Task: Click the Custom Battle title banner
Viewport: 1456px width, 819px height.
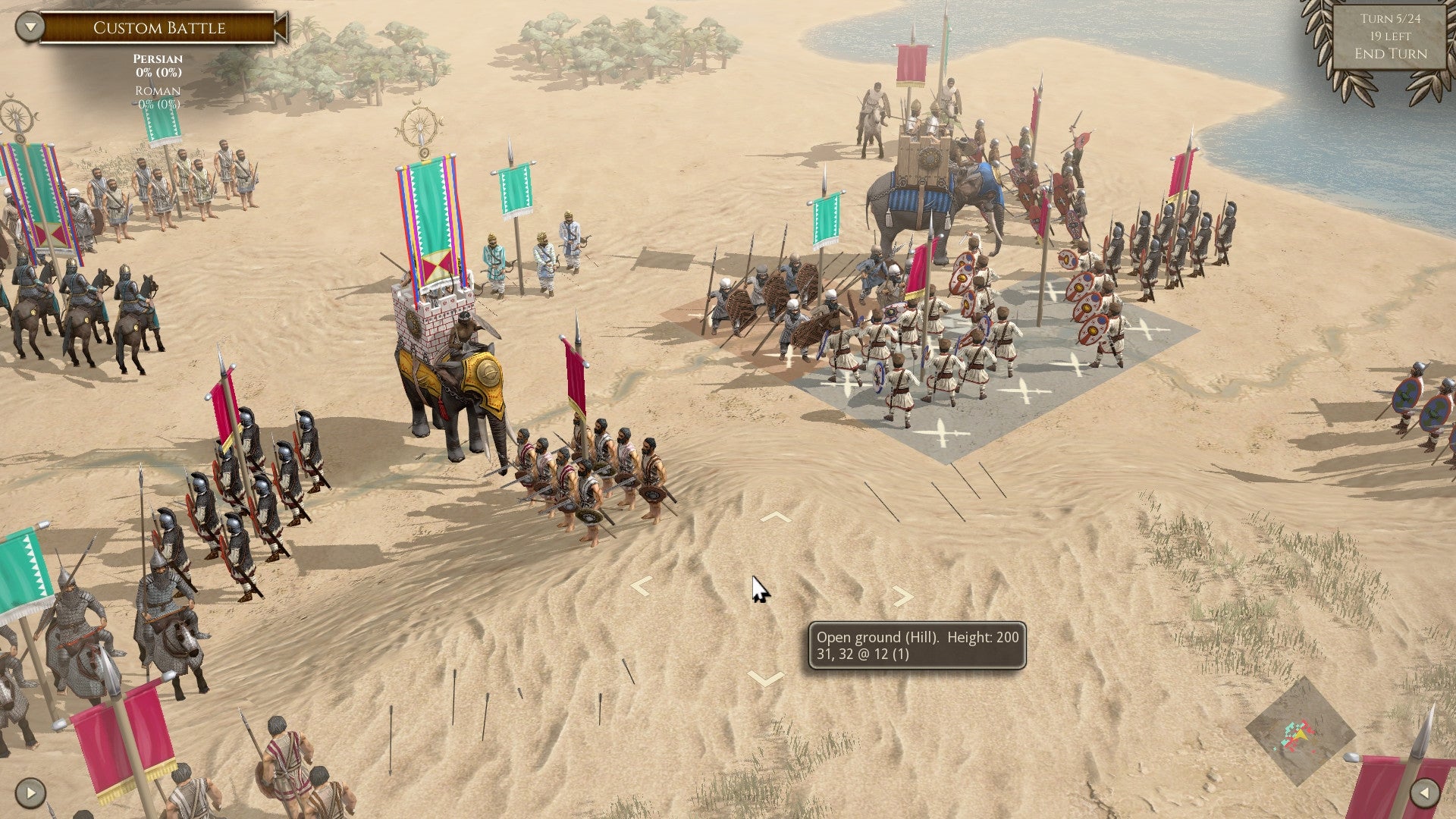Action: pos(159,27)
